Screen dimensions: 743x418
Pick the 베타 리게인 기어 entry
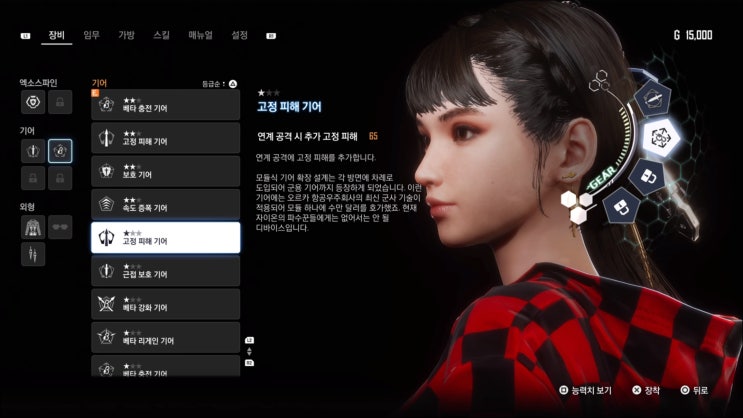point(165,336)
